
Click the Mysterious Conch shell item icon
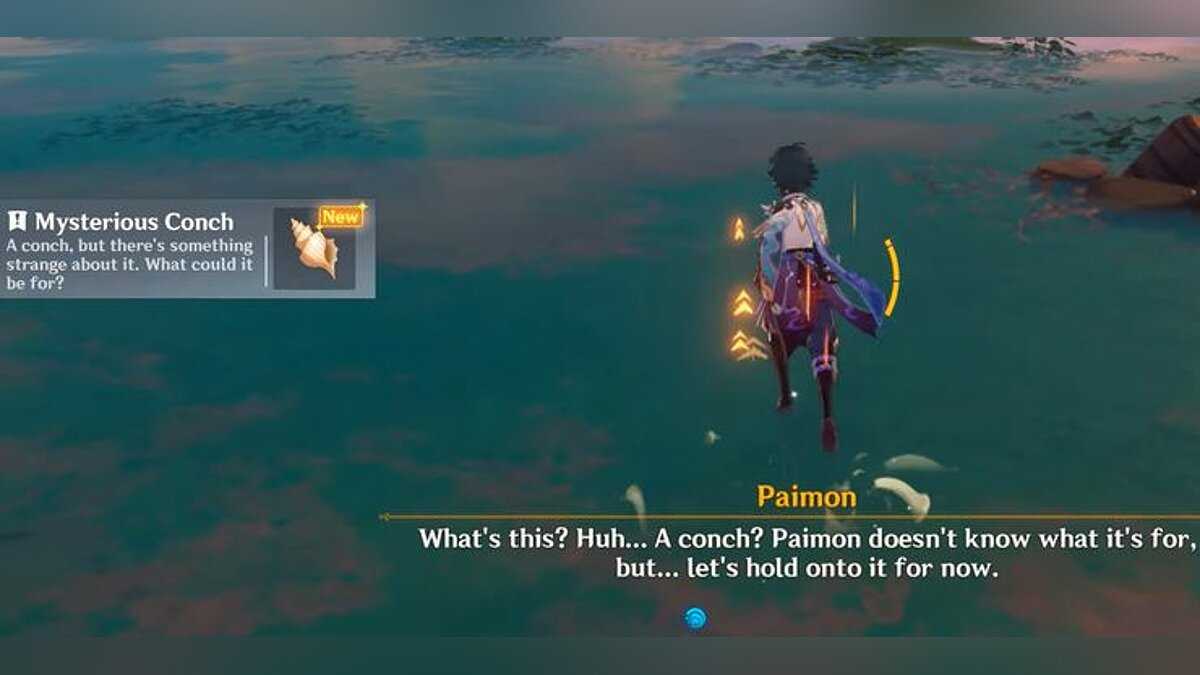pyautogui.click(x=314, y=248)
